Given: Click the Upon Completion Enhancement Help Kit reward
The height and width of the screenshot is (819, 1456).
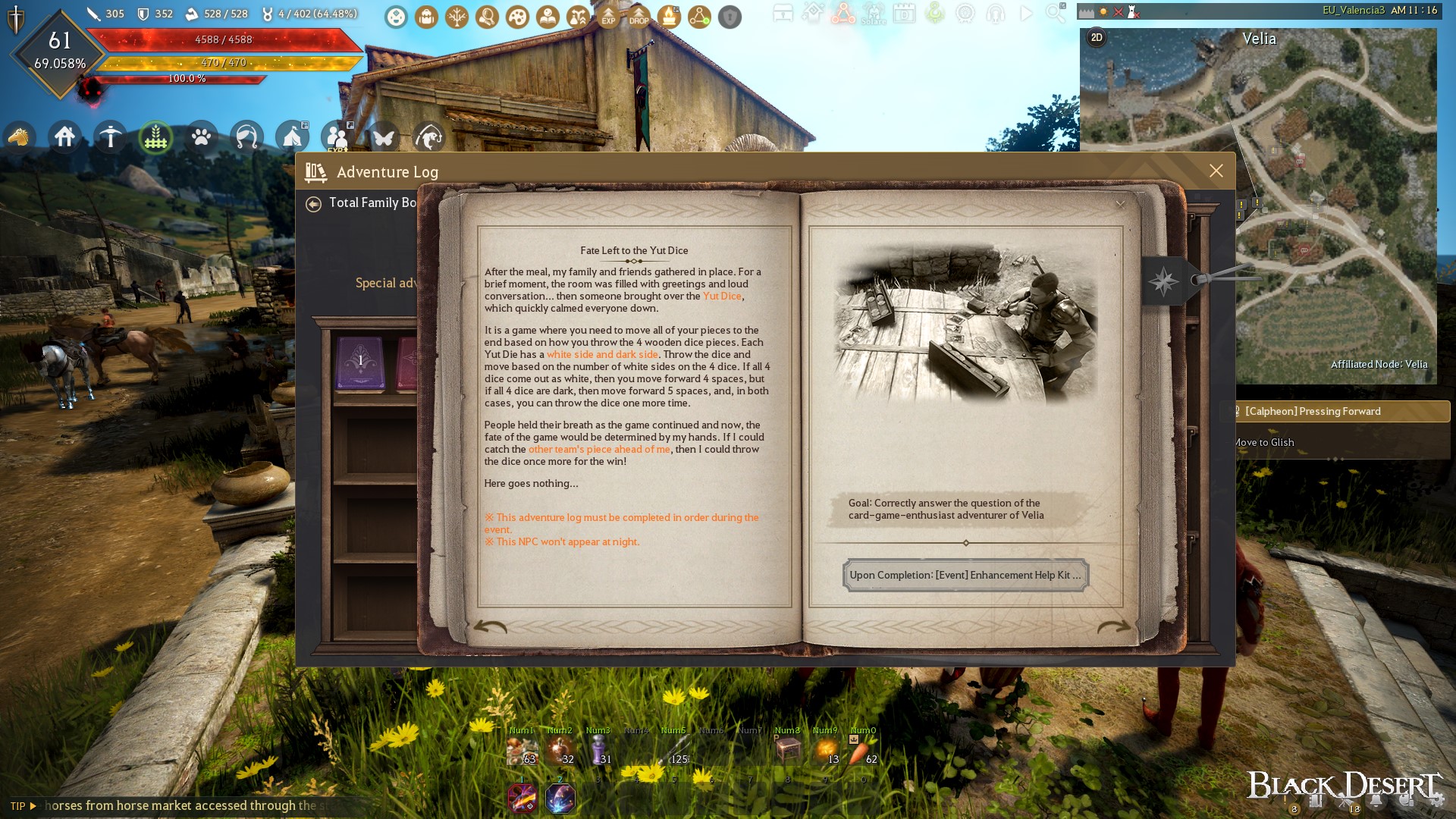Looking at the screenshot, I should tap(965, 575).
